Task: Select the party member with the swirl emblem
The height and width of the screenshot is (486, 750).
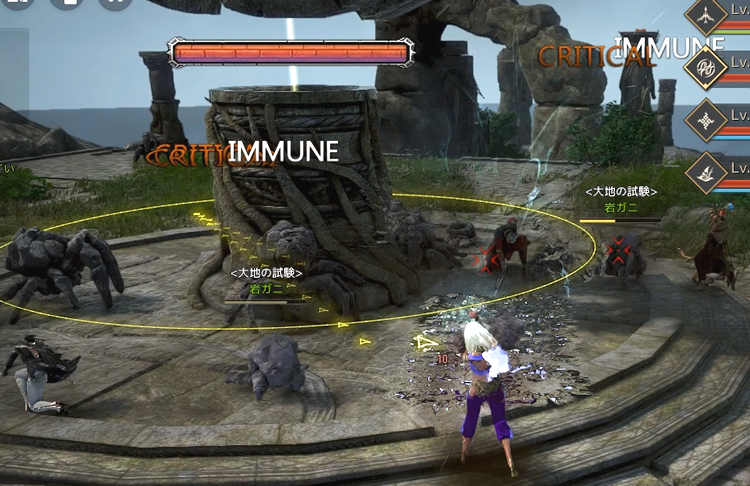Action: pos(708,67)
